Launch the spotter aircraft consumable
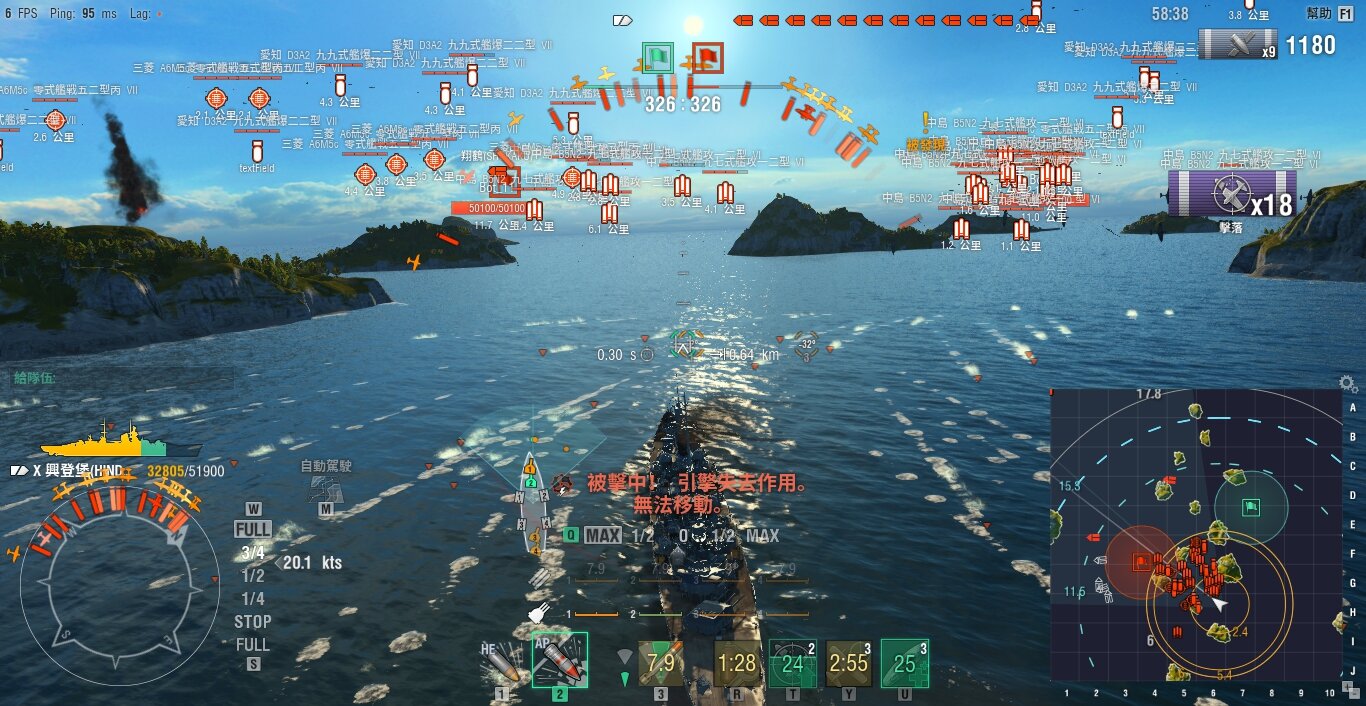 (849, 662)
